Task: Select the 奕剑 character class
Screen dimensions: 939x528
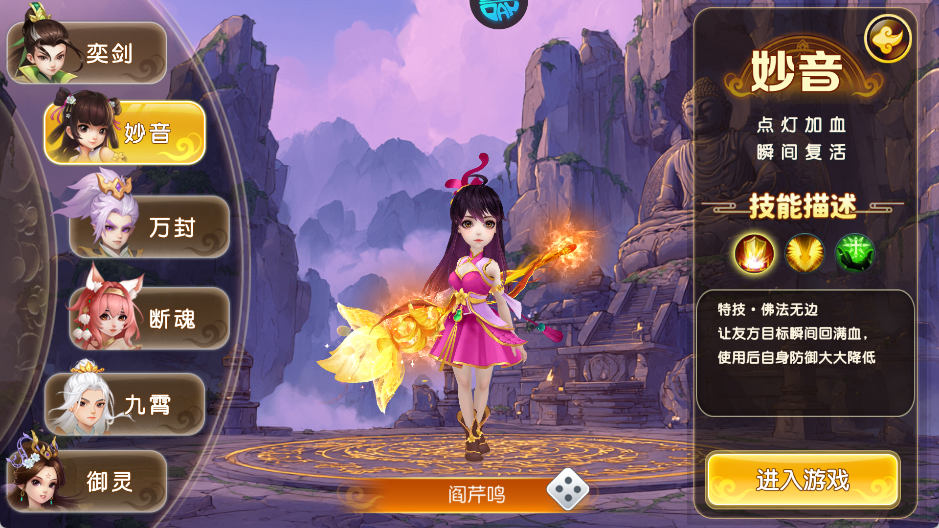Action: pyautogui.click(x=88, y=52)
